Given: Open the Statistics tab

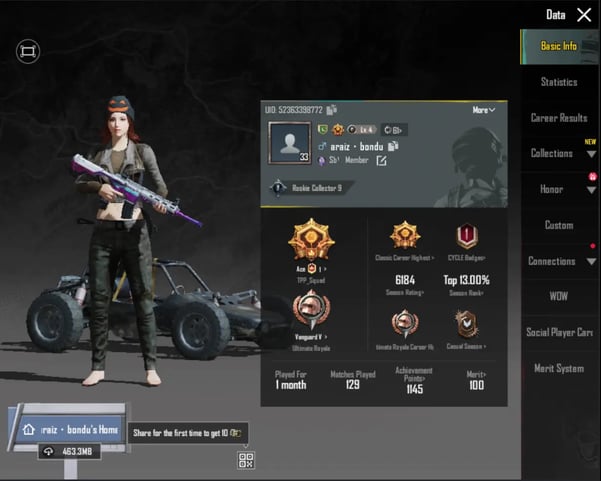Looking at the screenshot, I should coord(559,82).
